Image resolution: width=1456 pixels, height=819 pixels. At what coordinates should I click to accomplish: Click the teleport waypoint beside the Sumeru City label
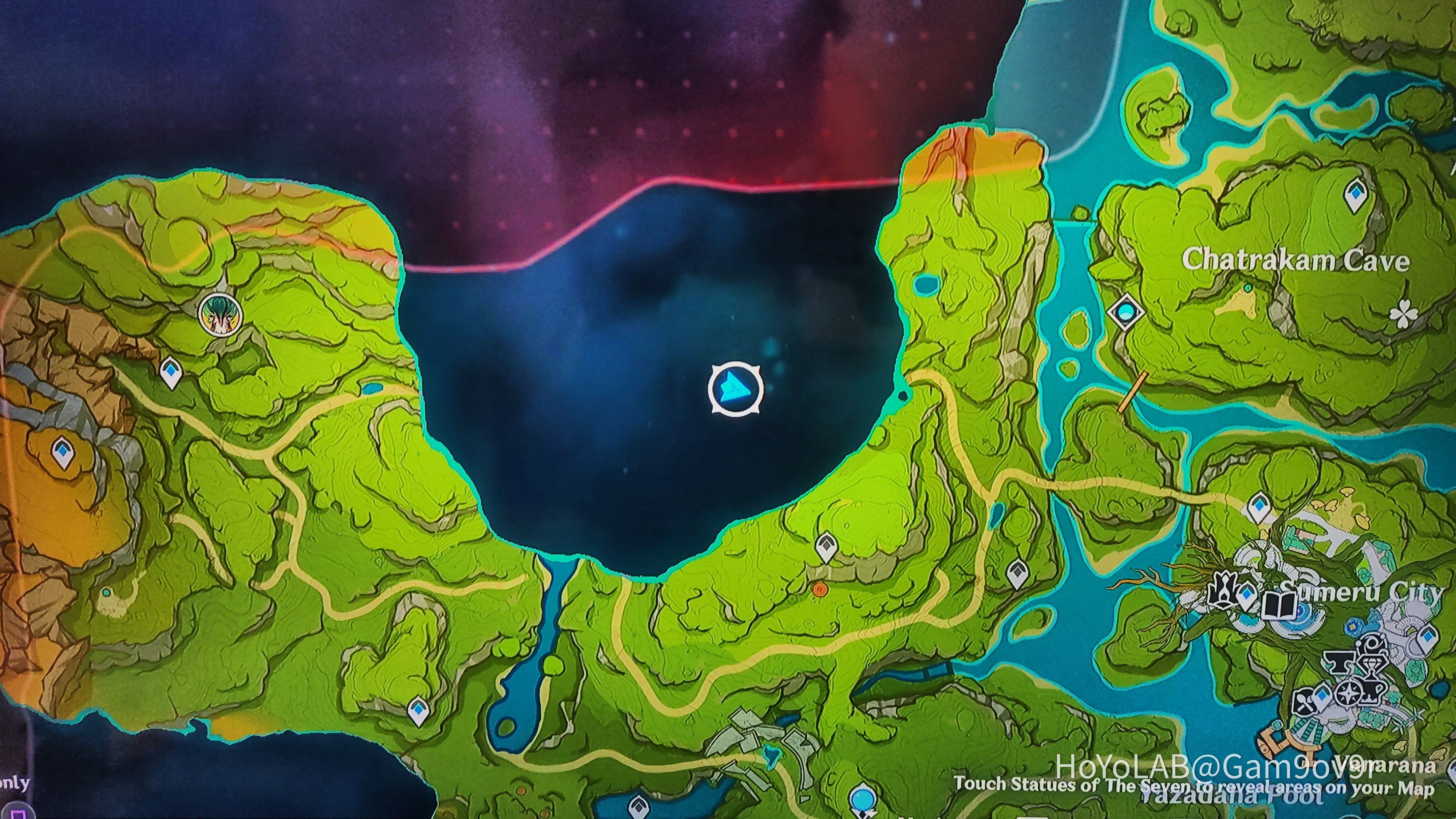(1247, 595)
